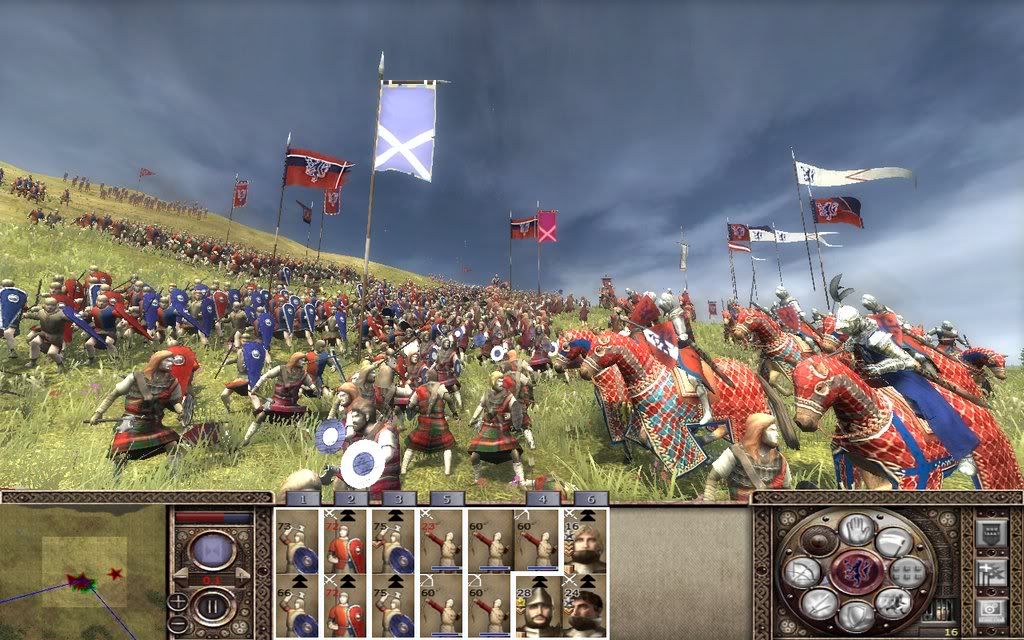This screenshot has height=640, width=1024.
Task: Zoom in the minimap with the plus button
Action: point(177,599)
